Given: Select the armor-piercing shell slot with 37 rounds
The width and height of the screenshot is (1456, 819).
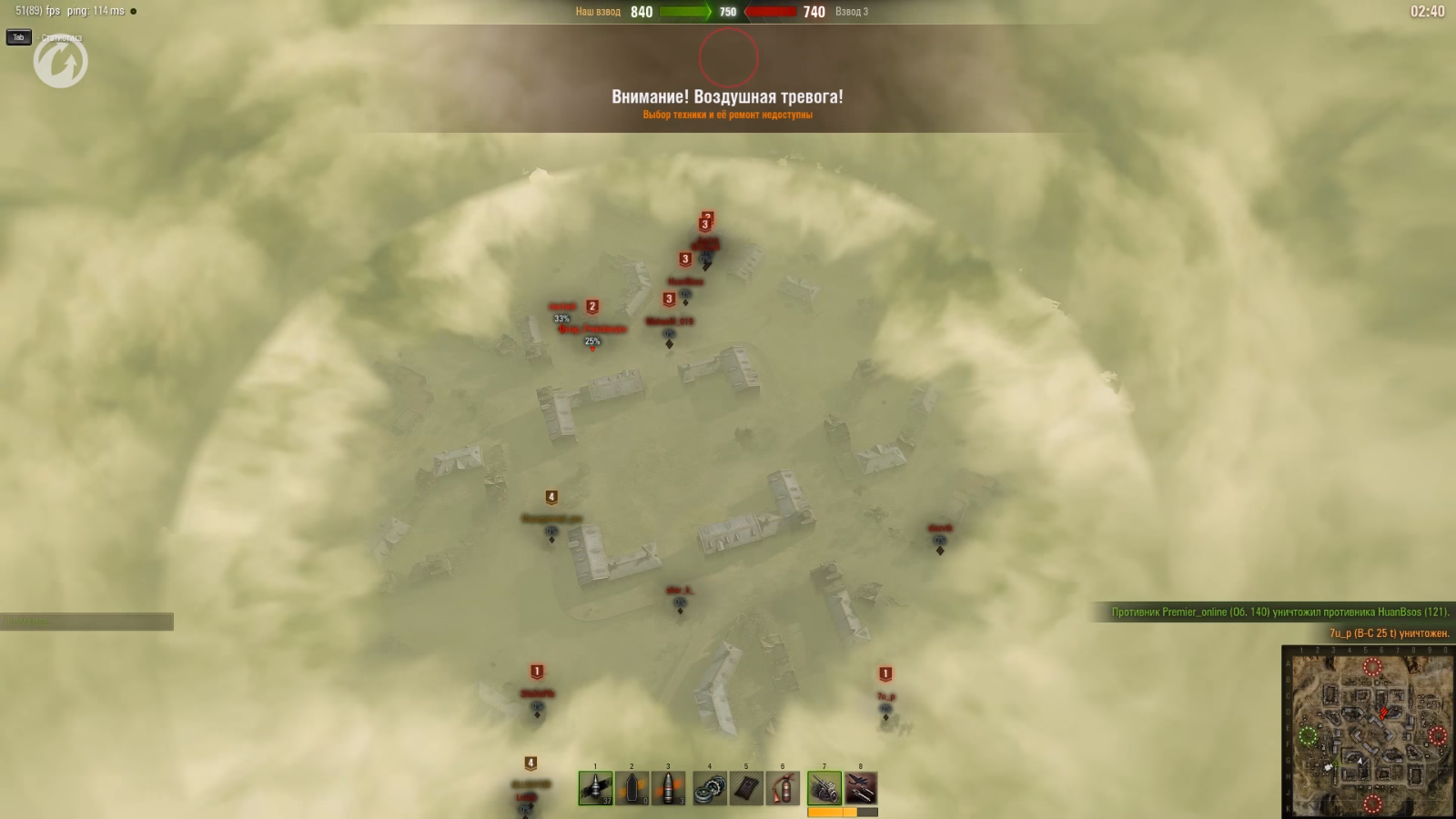Looking at the screenshot, I should coord(595,788).
